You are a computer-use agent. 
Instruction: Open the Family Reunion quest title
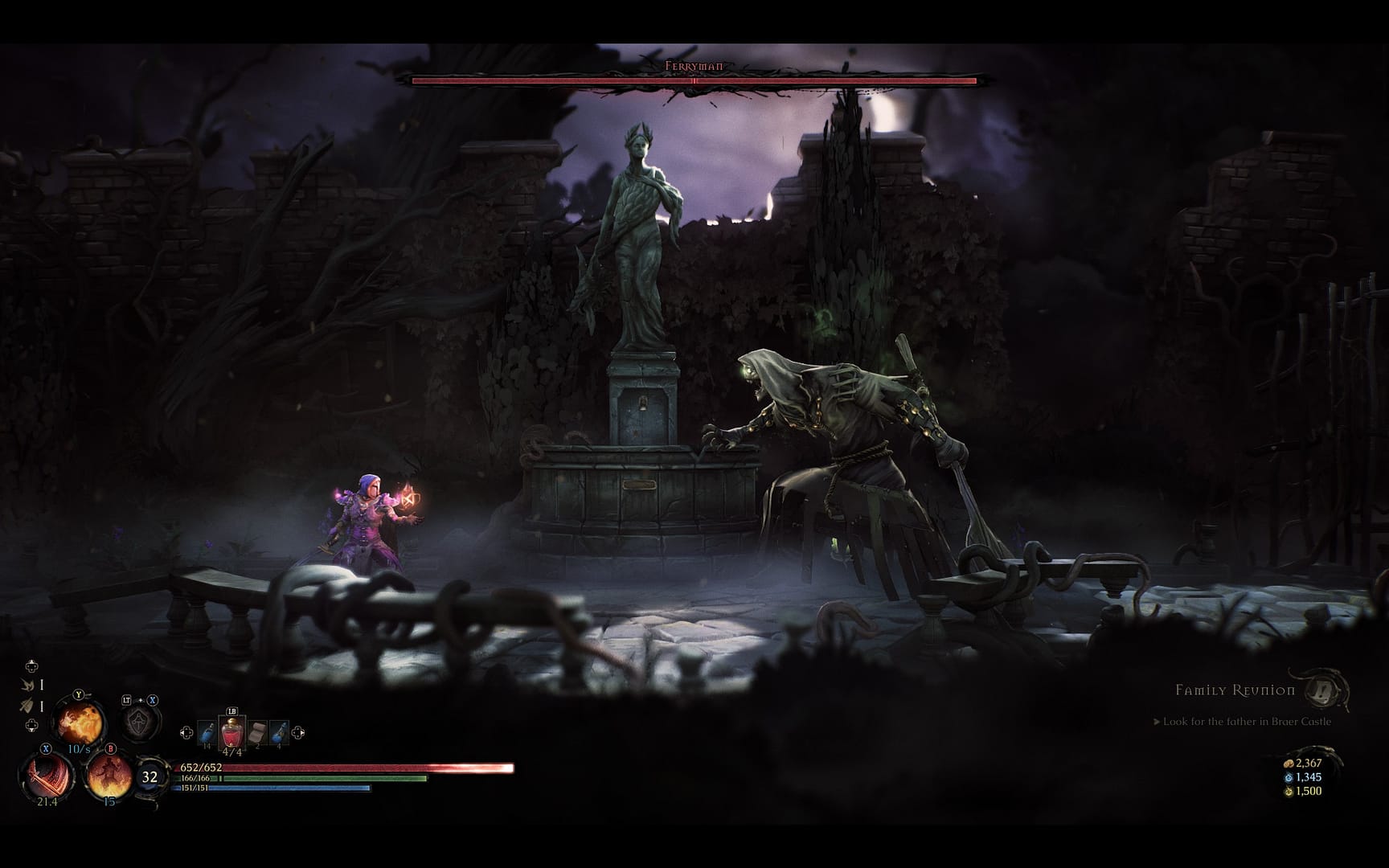[x=1234, y=690]
